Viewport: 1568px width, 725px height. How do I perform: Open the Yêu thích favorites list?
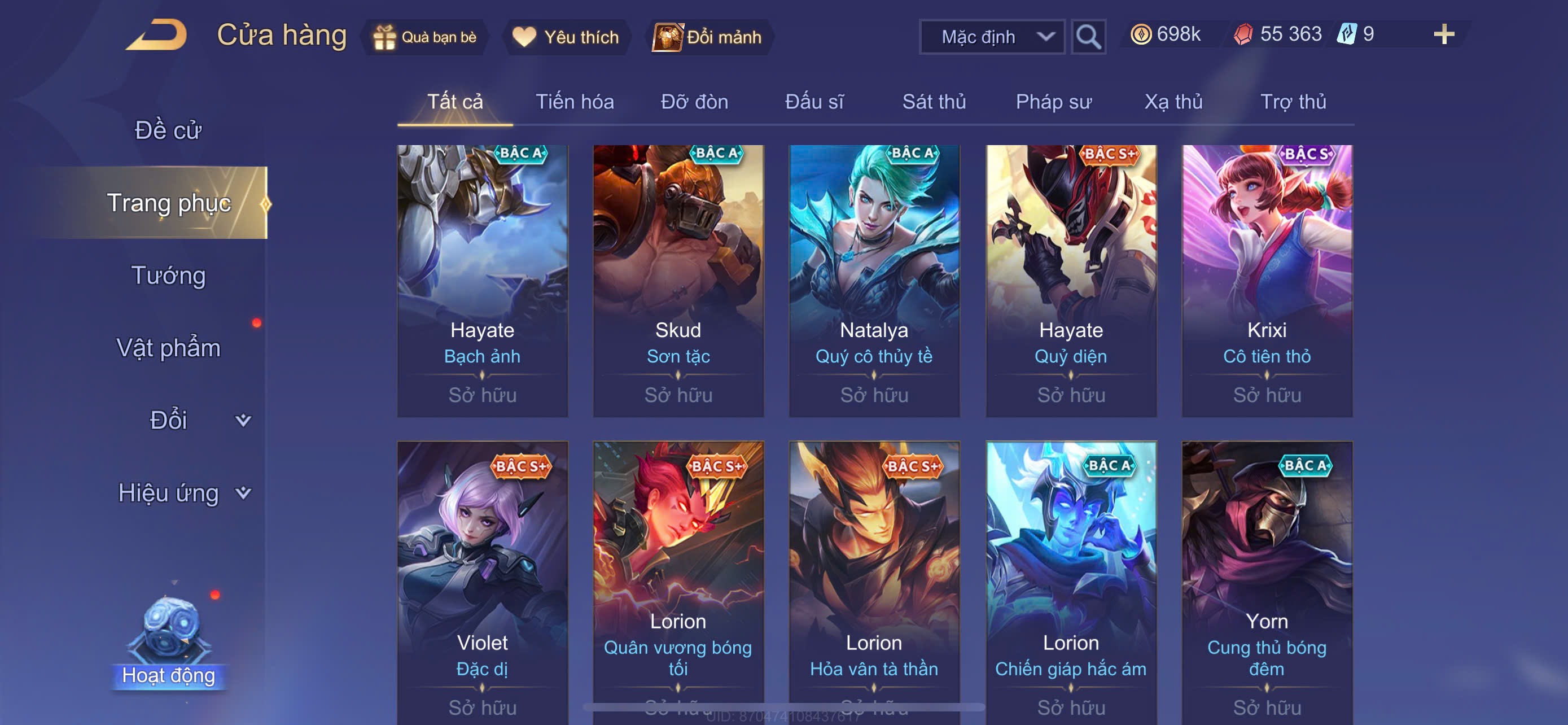(x=566, y=37)
